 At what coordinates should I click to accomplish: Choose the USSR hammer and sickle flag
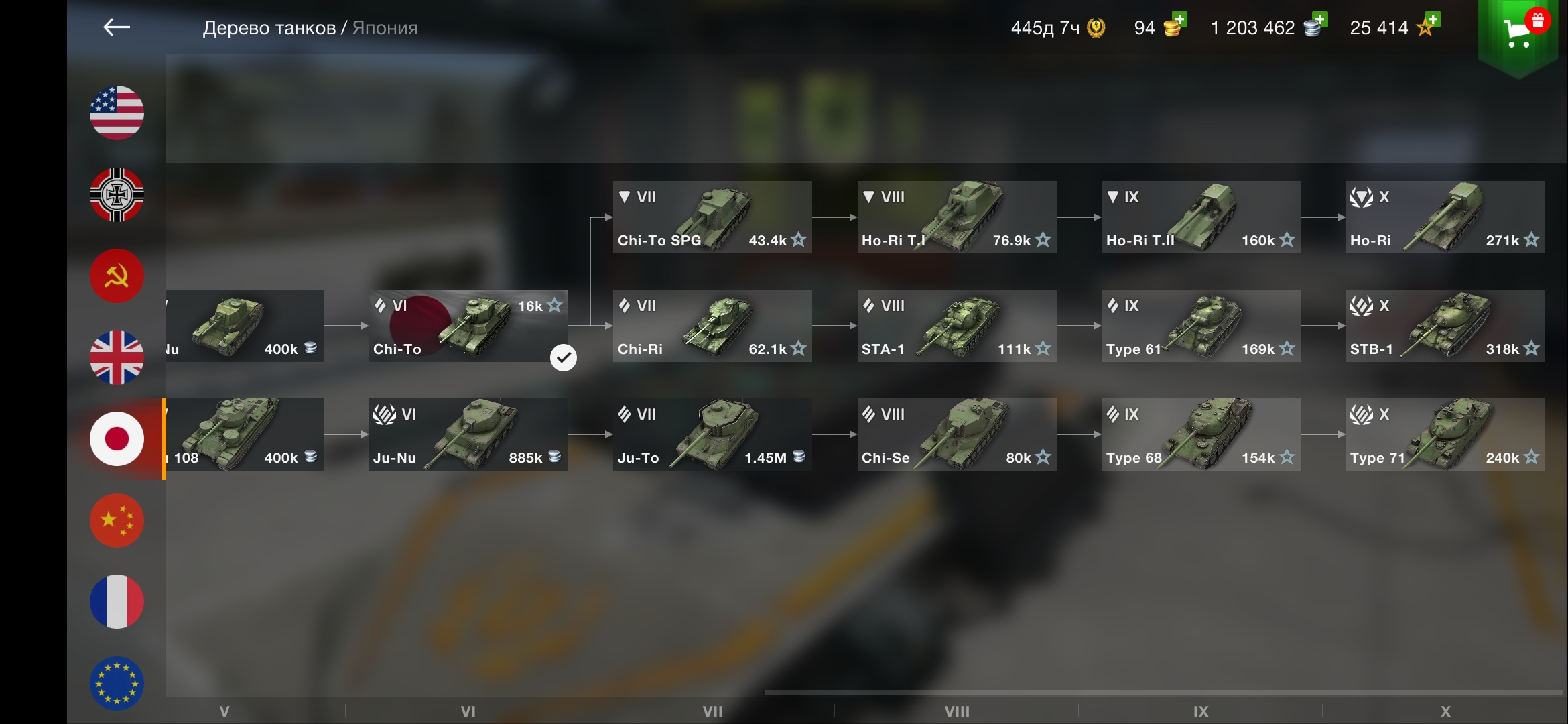(117, 276)
